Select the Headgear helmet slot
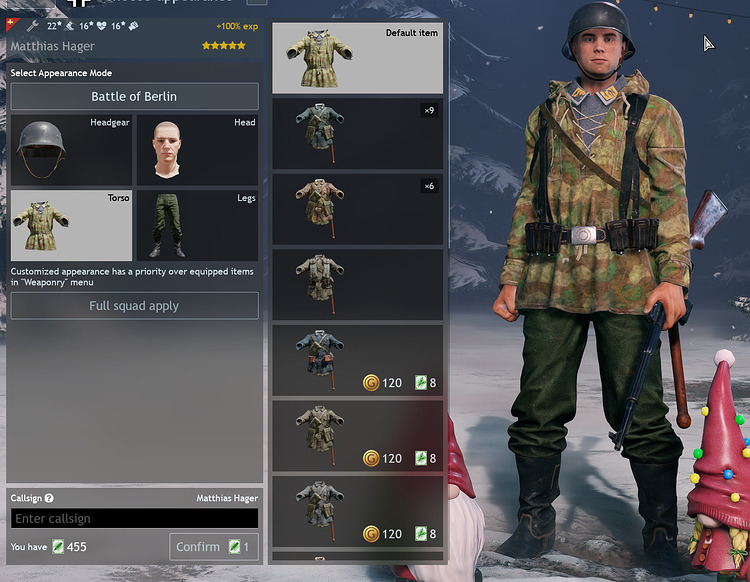The width and height of the screenshot is (750, 582). coord(71,150)
